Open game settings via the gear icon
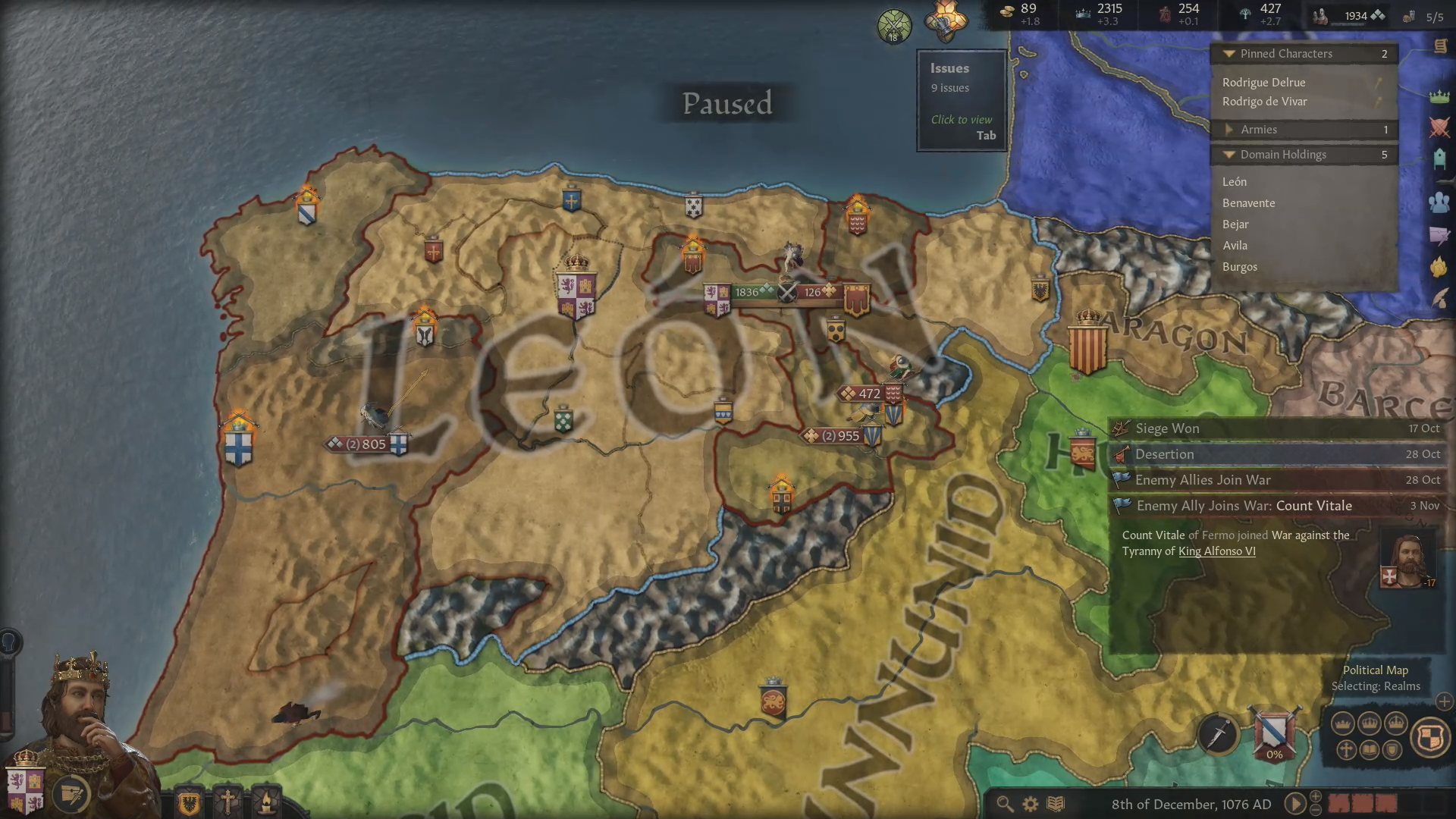The width and height of the screenshot is (1456, 819). point(1030,803)
